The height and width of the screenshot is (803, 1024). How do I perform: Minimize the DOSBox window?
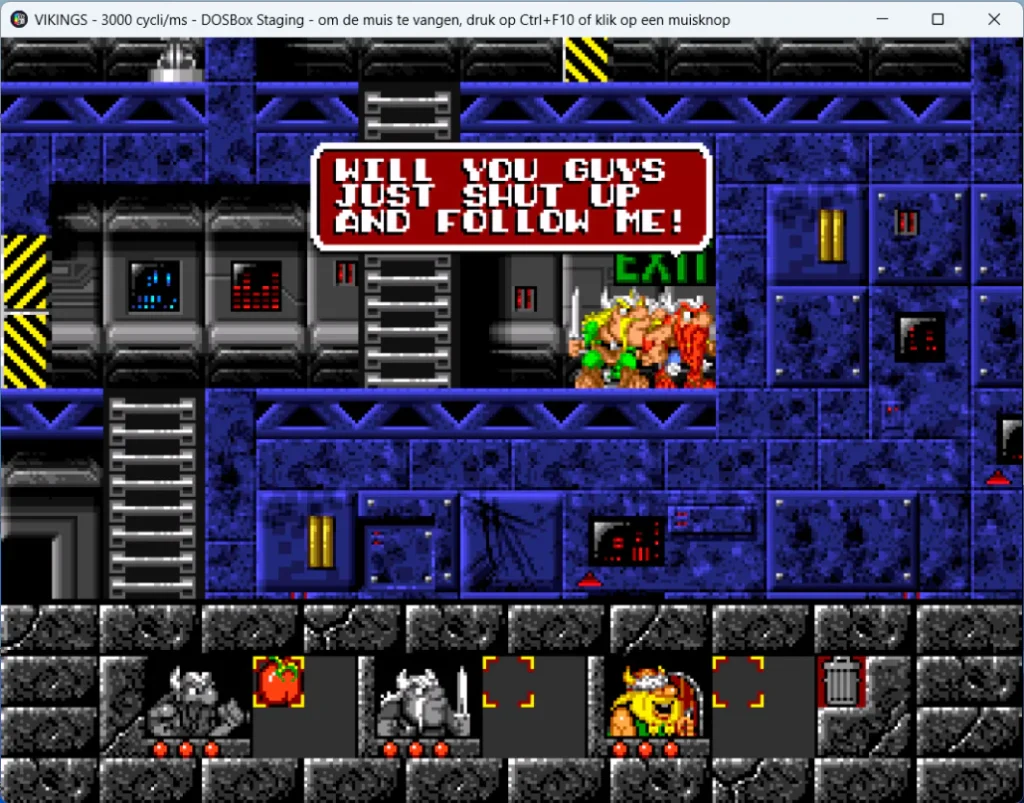[x=882, y=19]
